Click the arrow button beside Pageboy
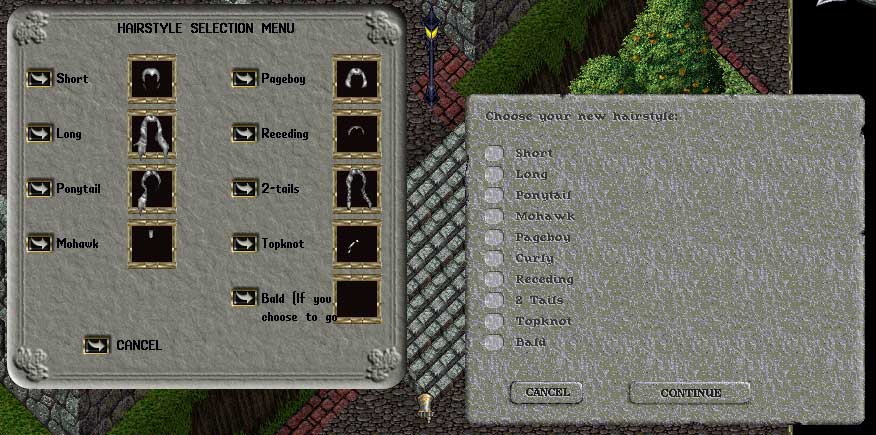 244,79
